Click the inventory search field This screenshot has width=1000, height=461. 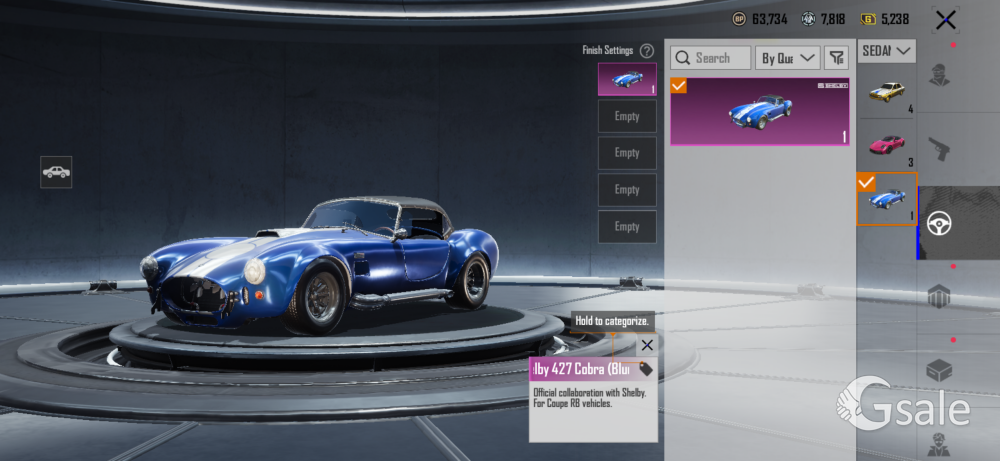(x=711, y=58)
